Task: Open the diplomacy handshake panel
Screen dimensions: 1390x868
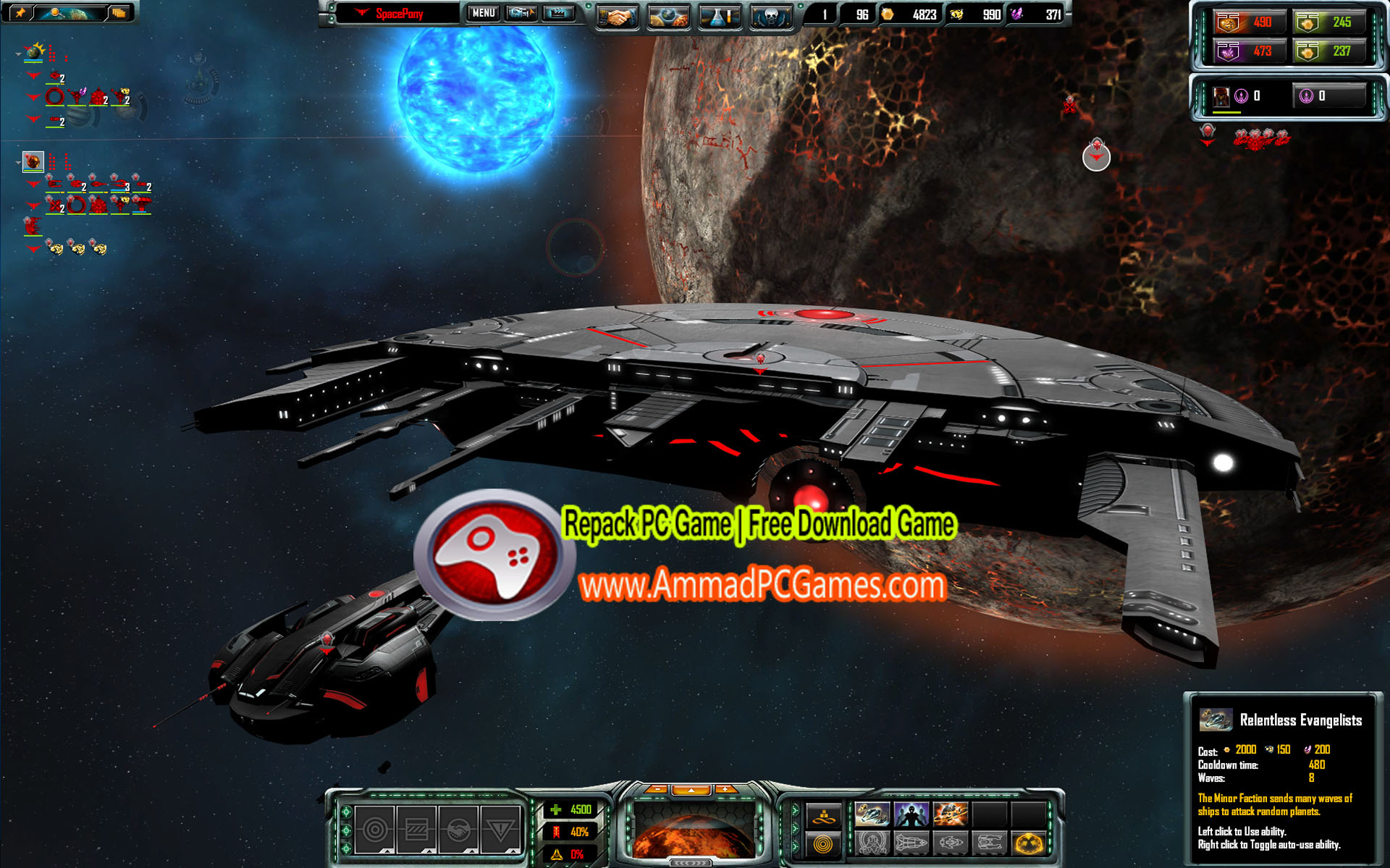Action: coord(617,16)
